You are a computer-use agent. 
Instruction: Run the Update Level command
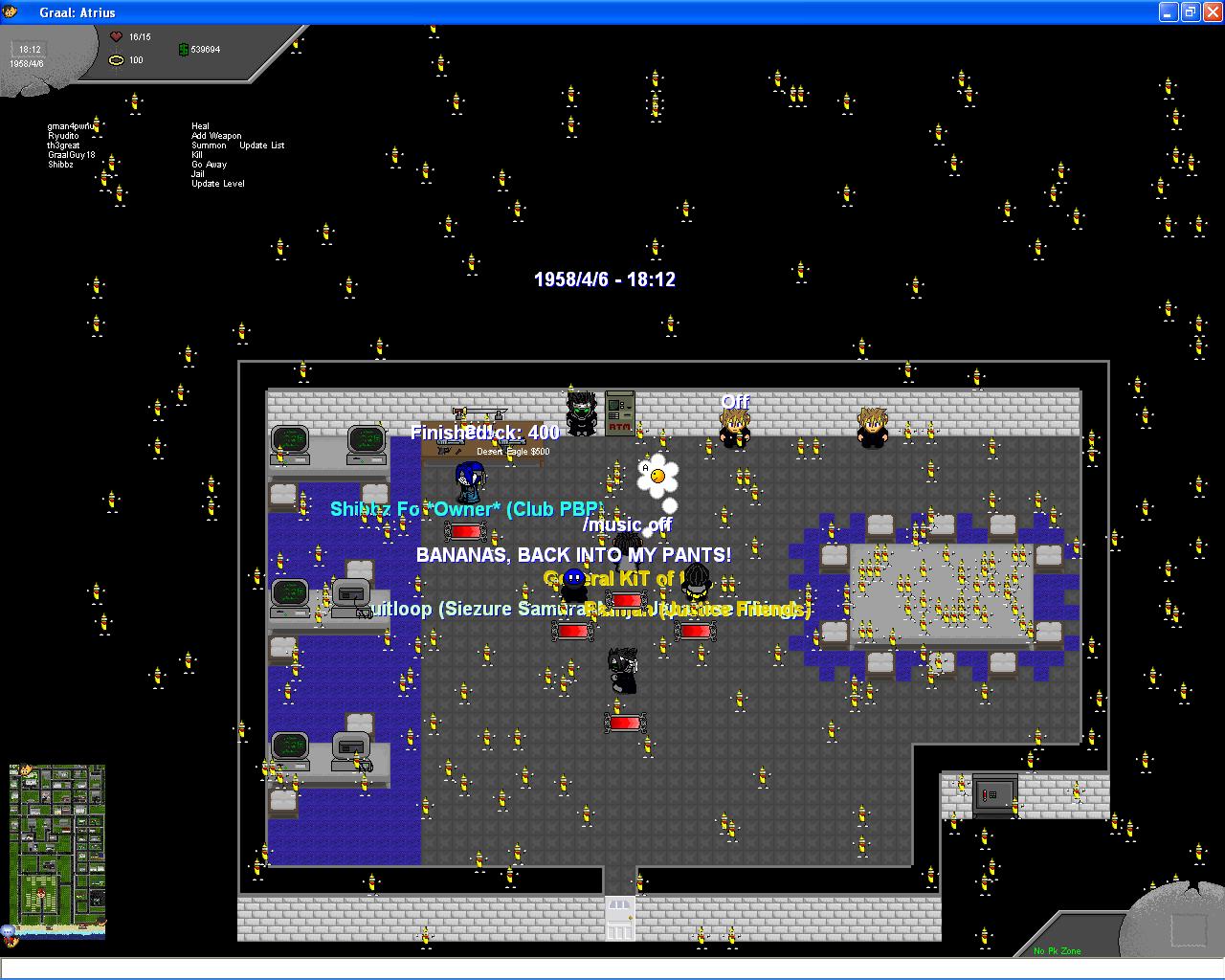217,184
